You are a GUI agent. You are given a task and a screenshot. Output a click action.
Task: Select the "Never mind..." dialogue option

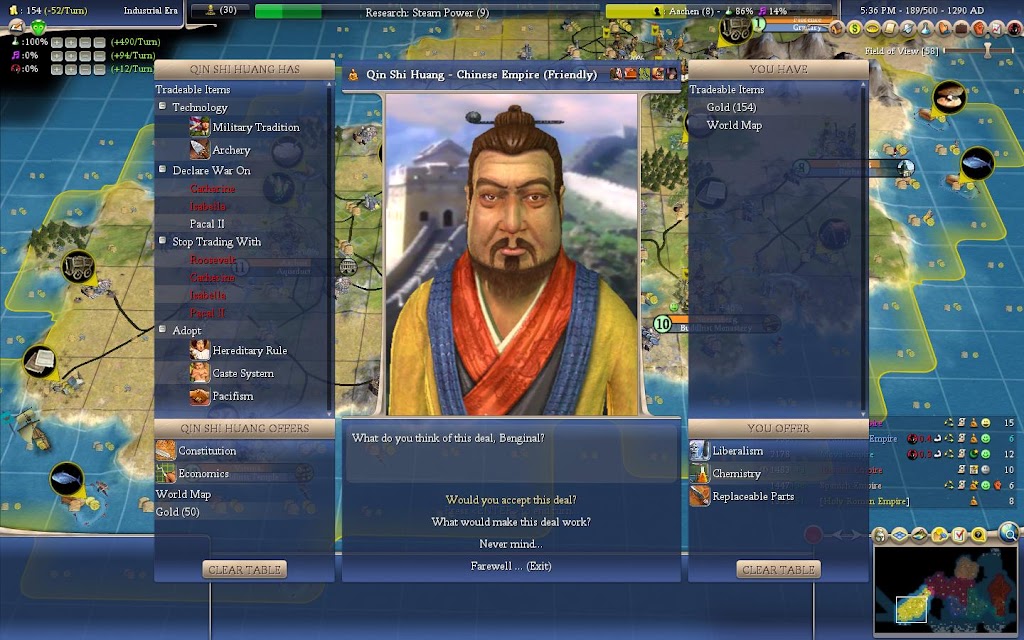(511, 544)
